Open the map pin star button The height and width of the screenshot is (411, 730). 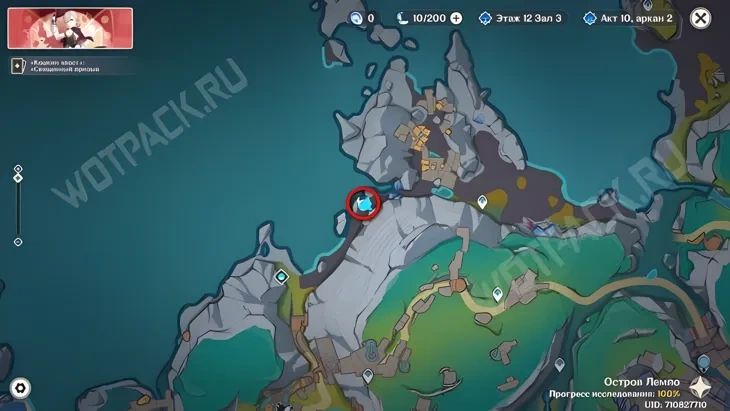click(701, 391)
